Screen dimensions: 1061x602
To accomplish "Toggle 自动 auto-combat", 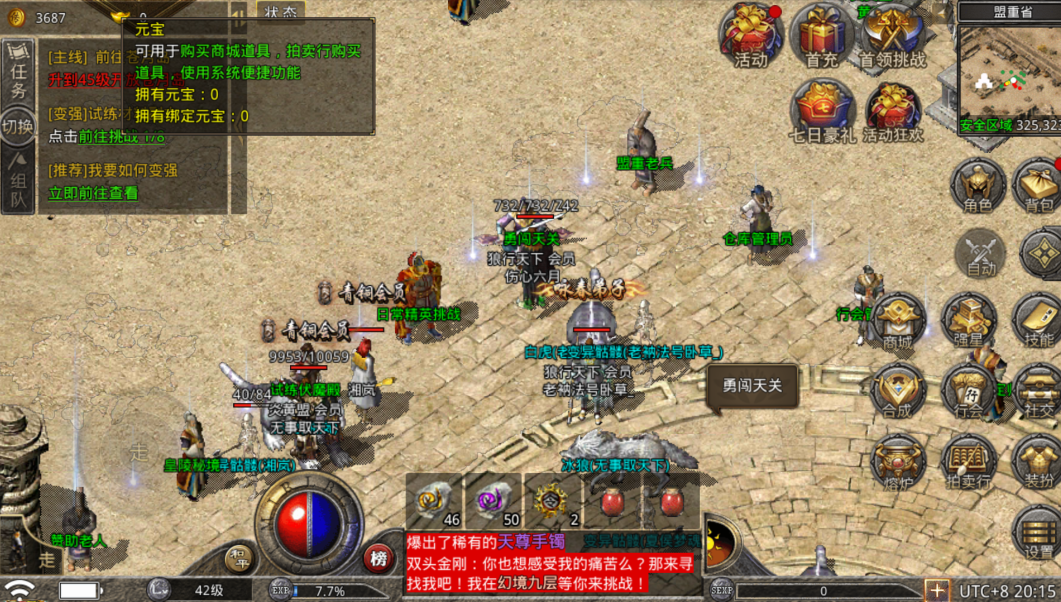I will coord(980,251).
